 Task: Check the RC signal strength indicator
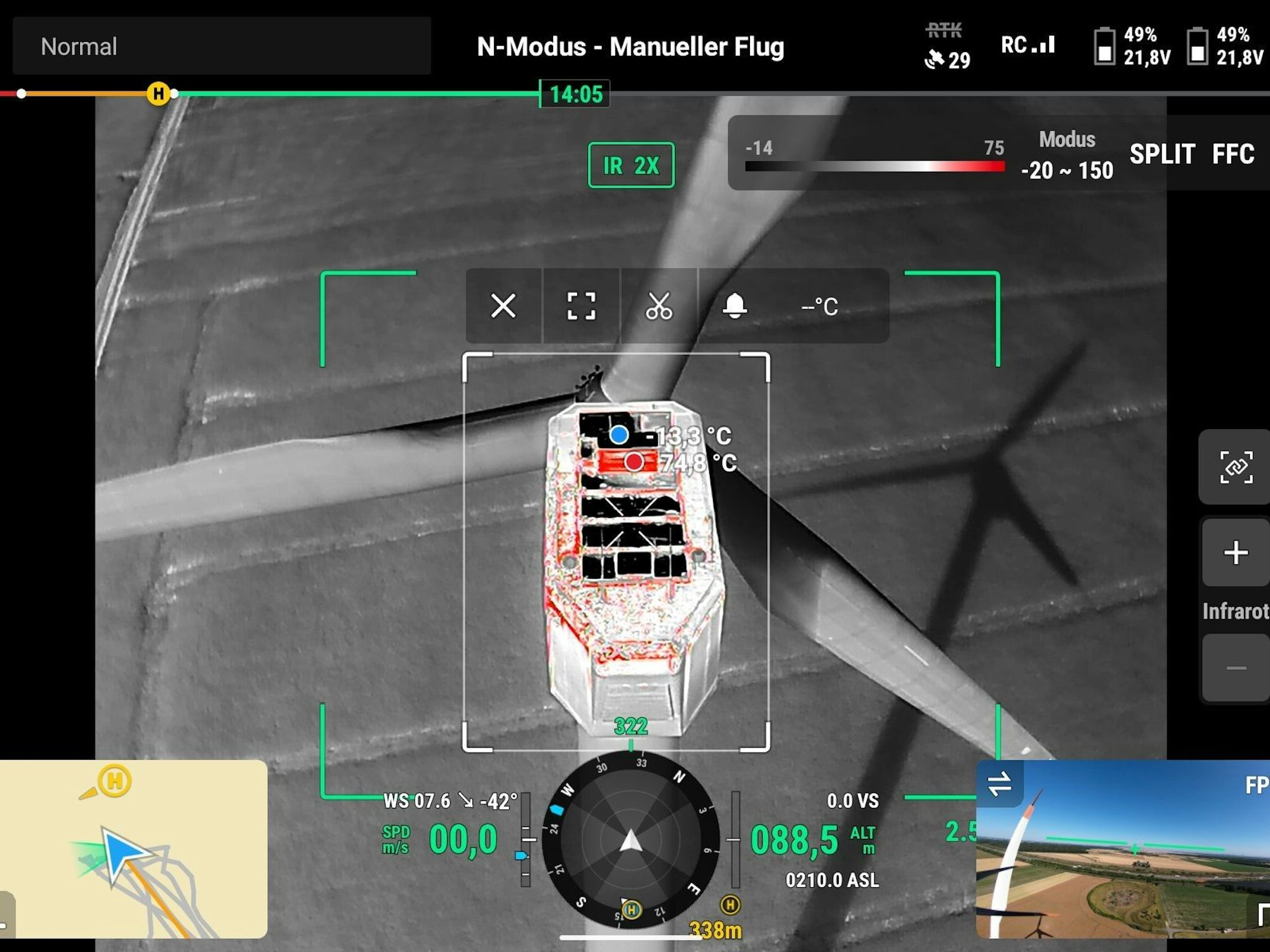[x=1027, y=45]
